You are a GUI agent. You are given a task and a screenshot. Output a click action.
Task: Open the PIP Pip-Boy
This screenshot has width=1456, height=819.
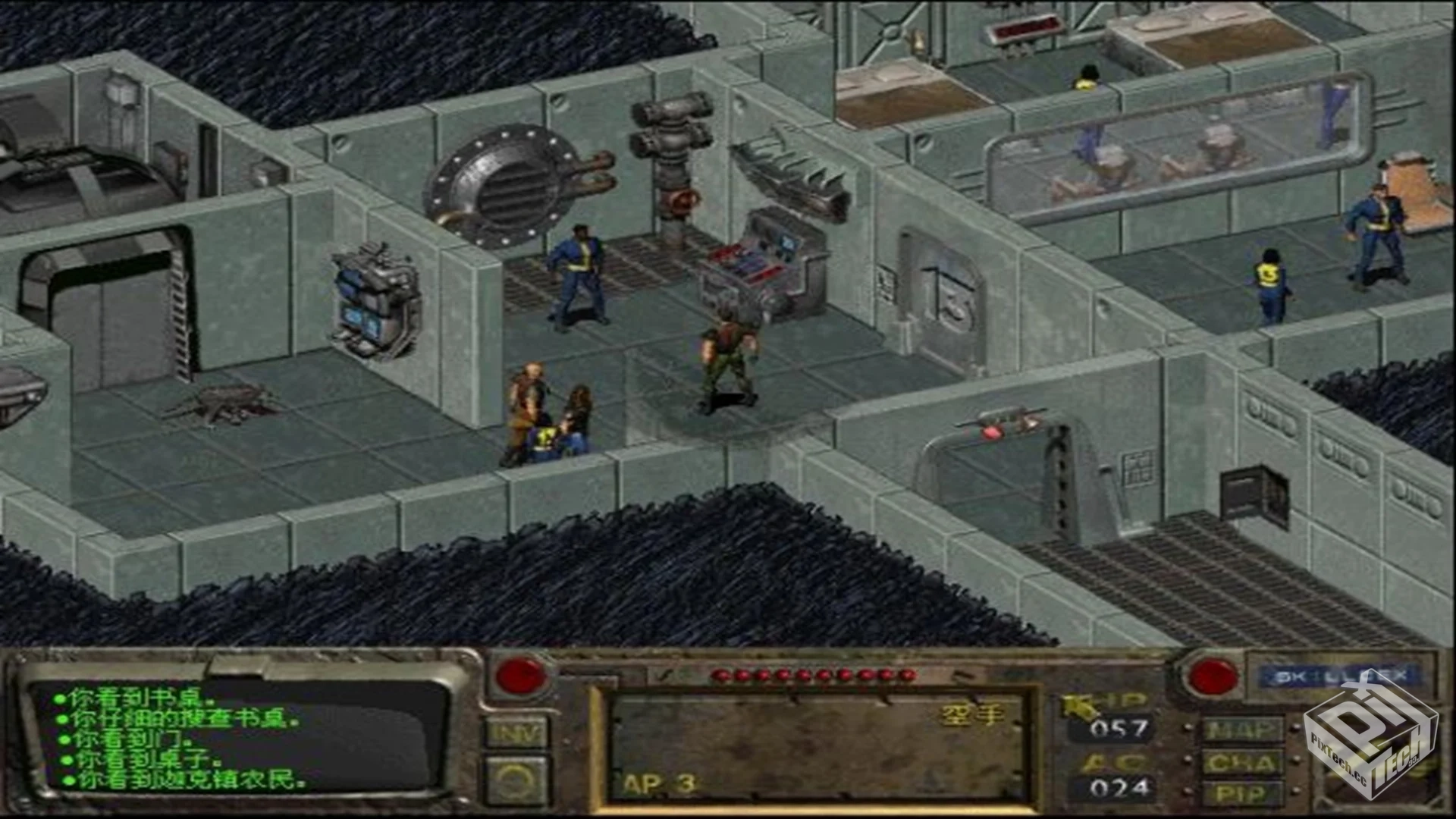1241,793
